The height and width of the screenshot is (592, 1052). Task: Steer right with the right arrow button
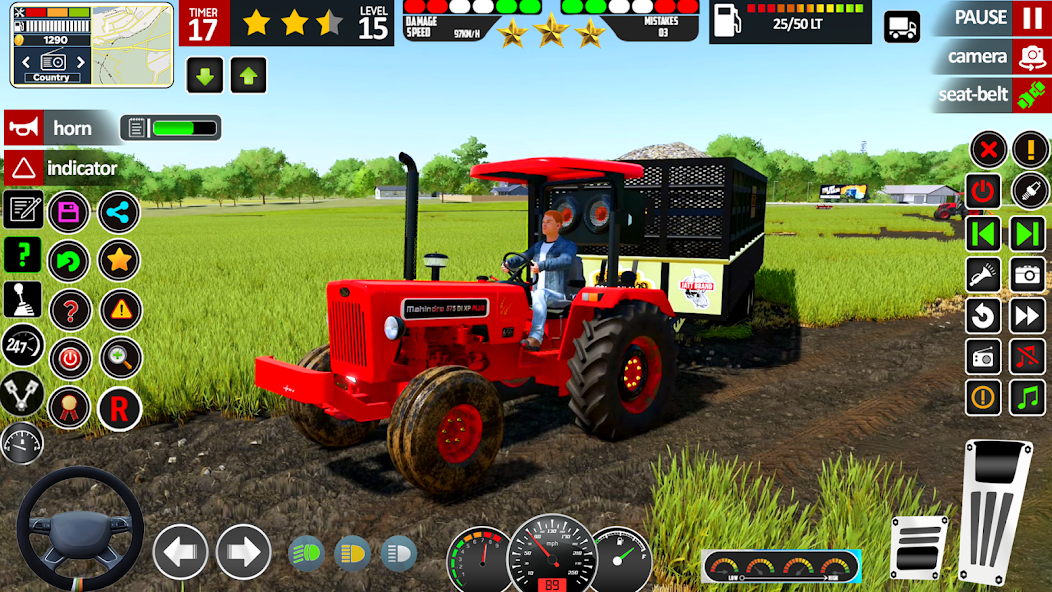(243, 552)
